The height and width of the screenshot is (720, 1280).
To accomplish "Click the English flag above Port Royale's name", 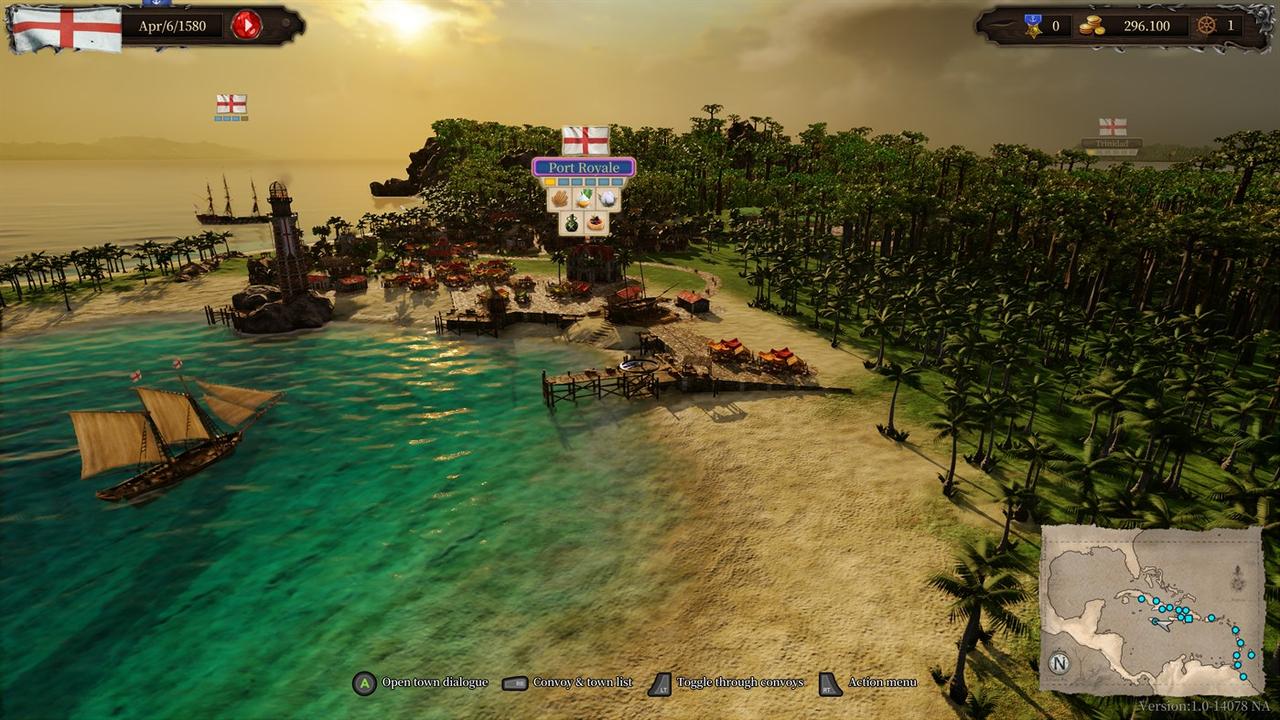I will (584, 141).
